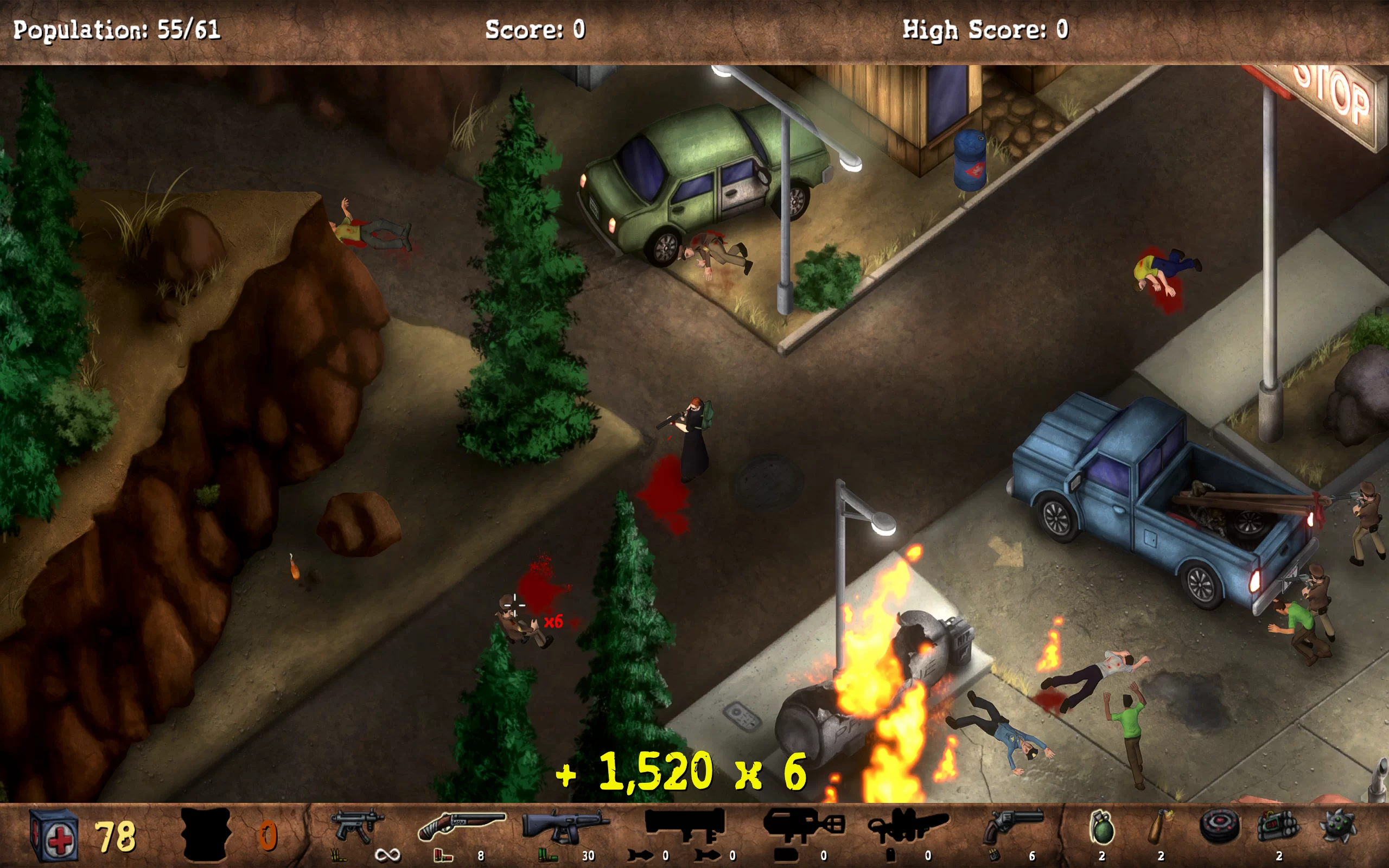1389x868 pixels.
Task: Switch to the sawed-off shotgun
Action: point(461,826)
